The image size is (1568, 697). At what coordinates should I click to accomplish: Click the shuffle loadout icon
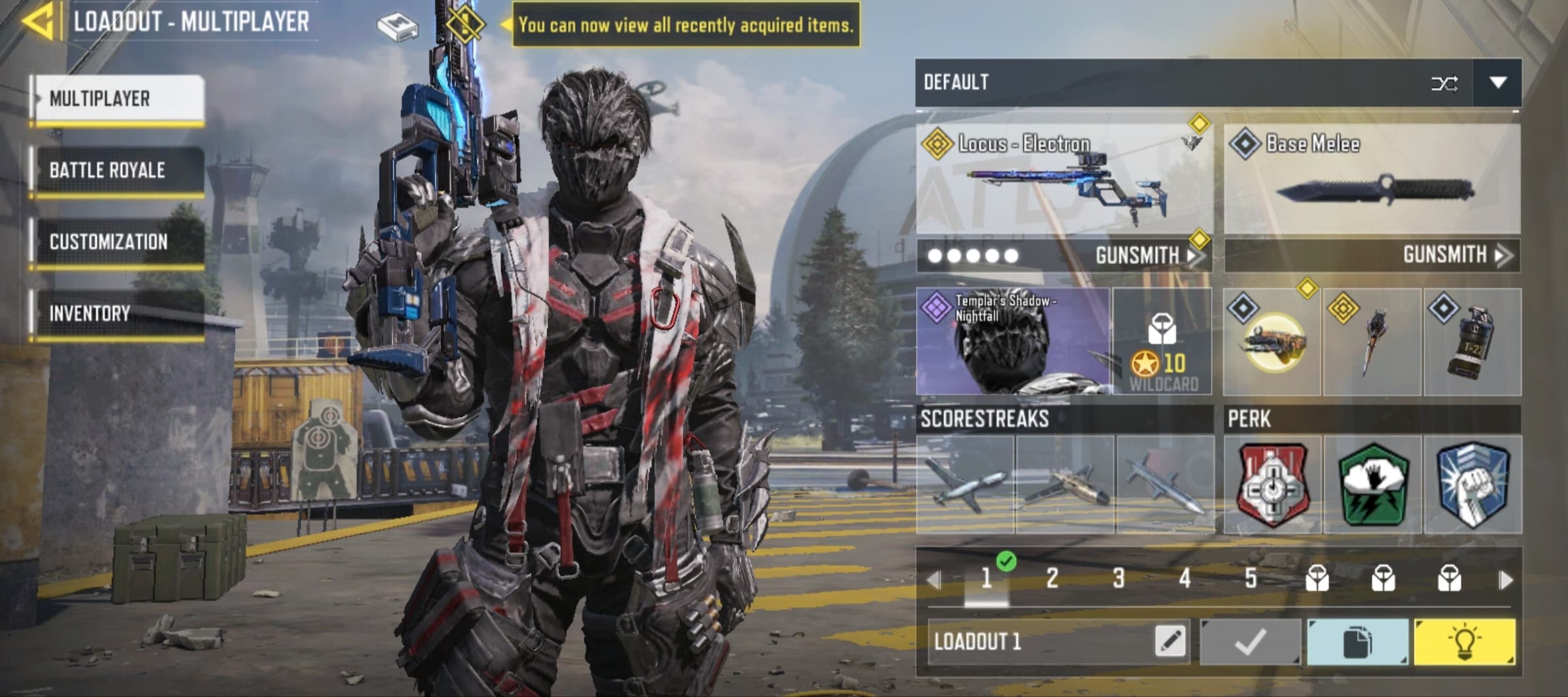pyautogui.click(x=1444, y=84)
